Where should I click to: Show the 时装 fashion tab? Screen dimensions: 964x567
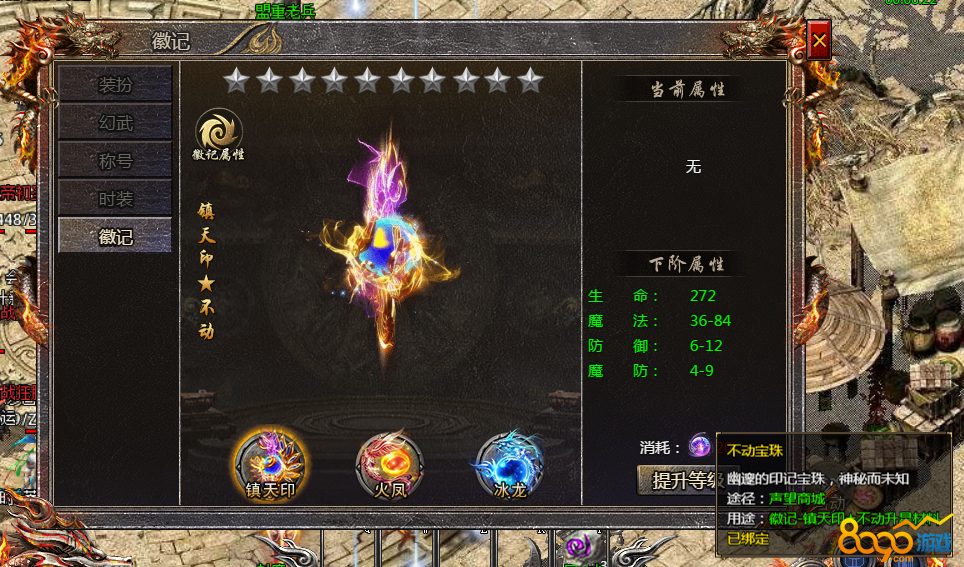click(115, 199)
